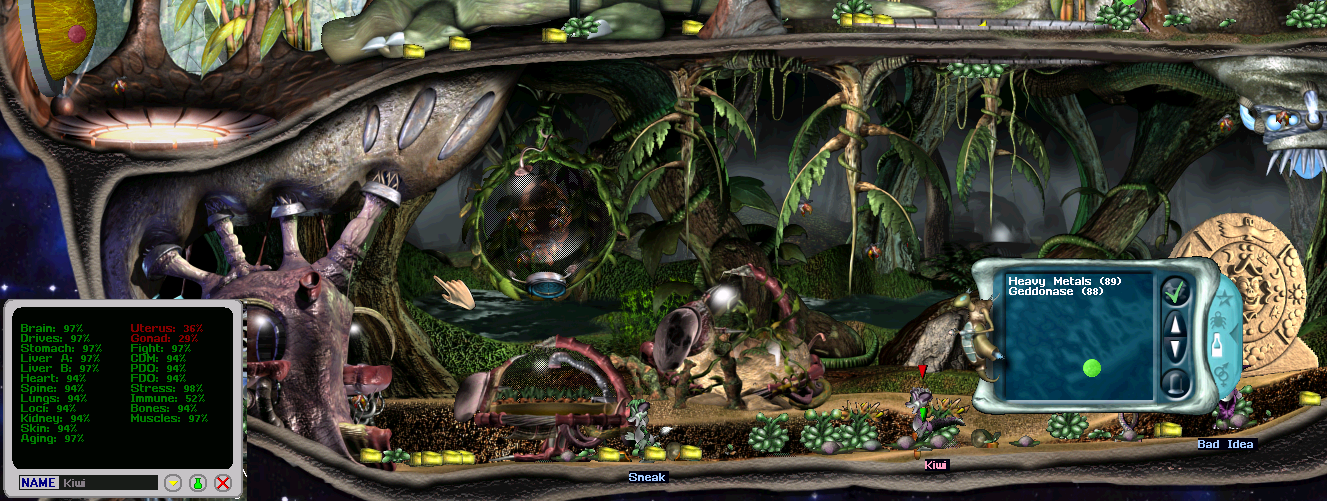
Task: Click the up arrow in the chemical panel
Action: pyautogui.click(x=1175, y=324)
